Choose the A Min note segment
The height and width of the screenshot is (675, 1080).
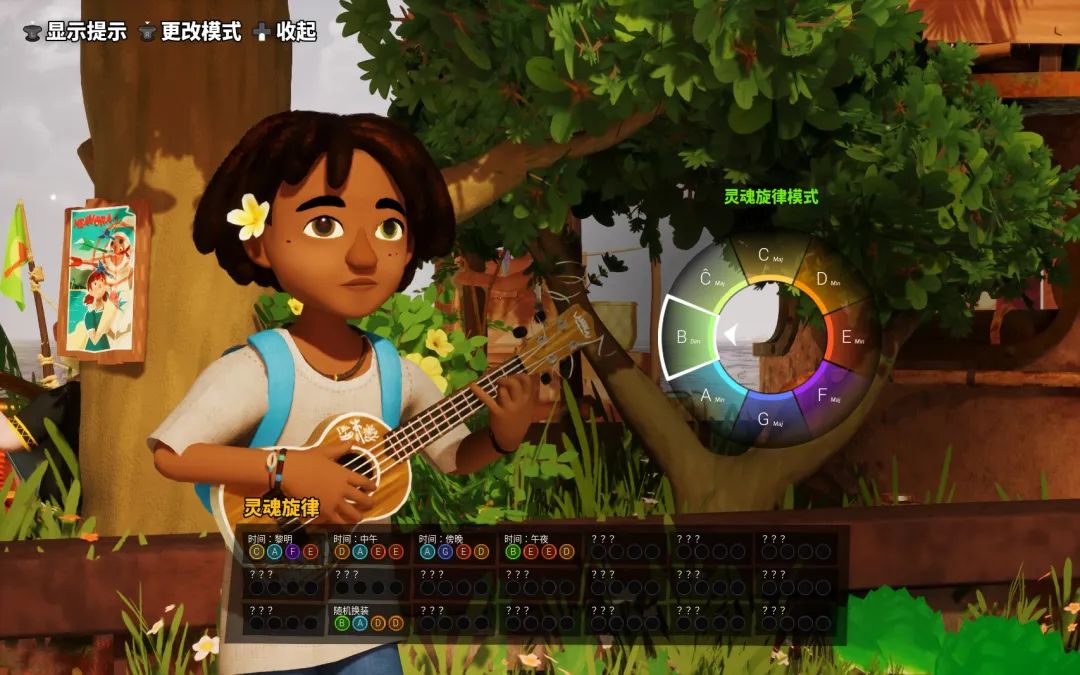[x=709, y=395]
